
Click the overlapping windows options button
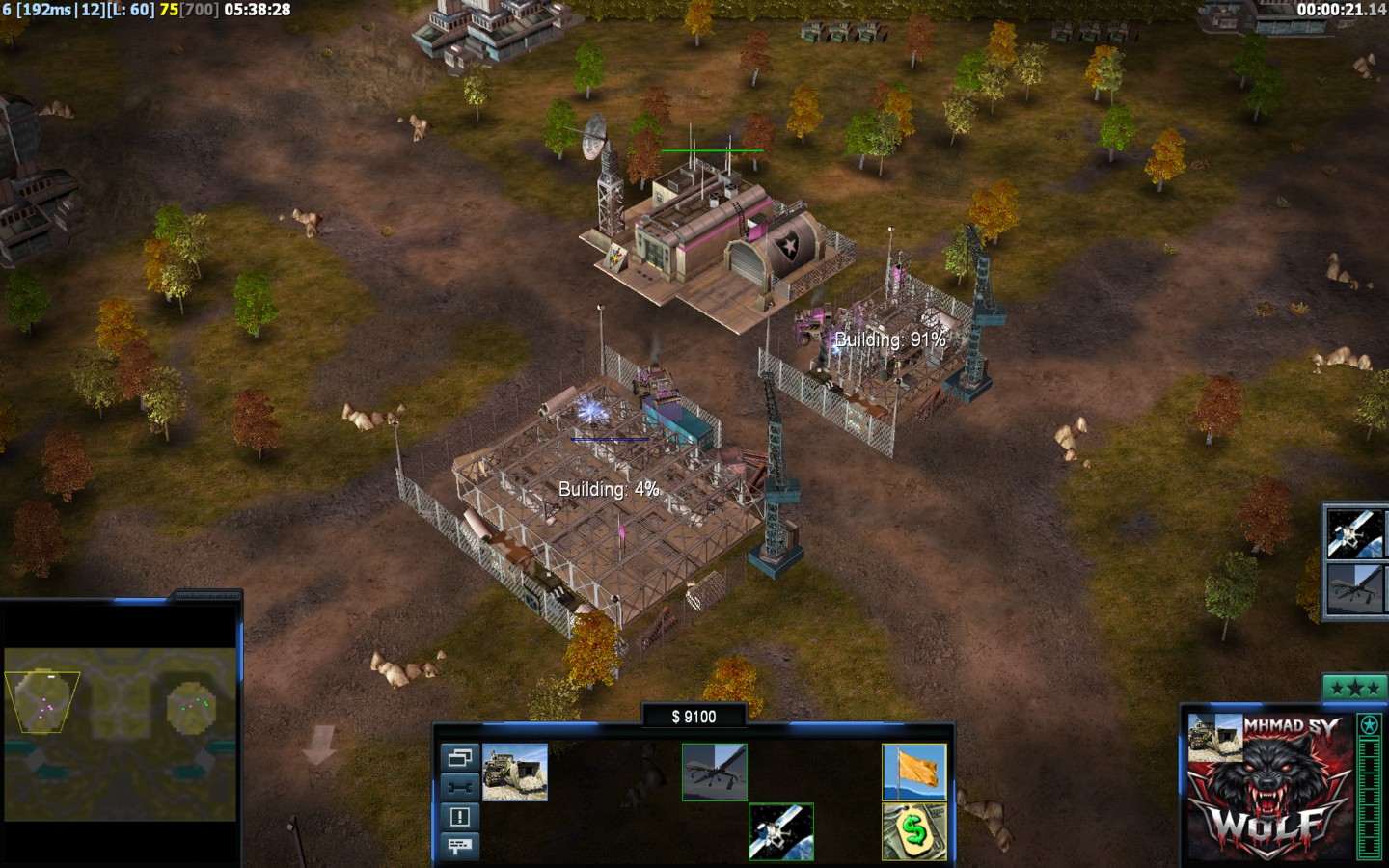(459, 758)
